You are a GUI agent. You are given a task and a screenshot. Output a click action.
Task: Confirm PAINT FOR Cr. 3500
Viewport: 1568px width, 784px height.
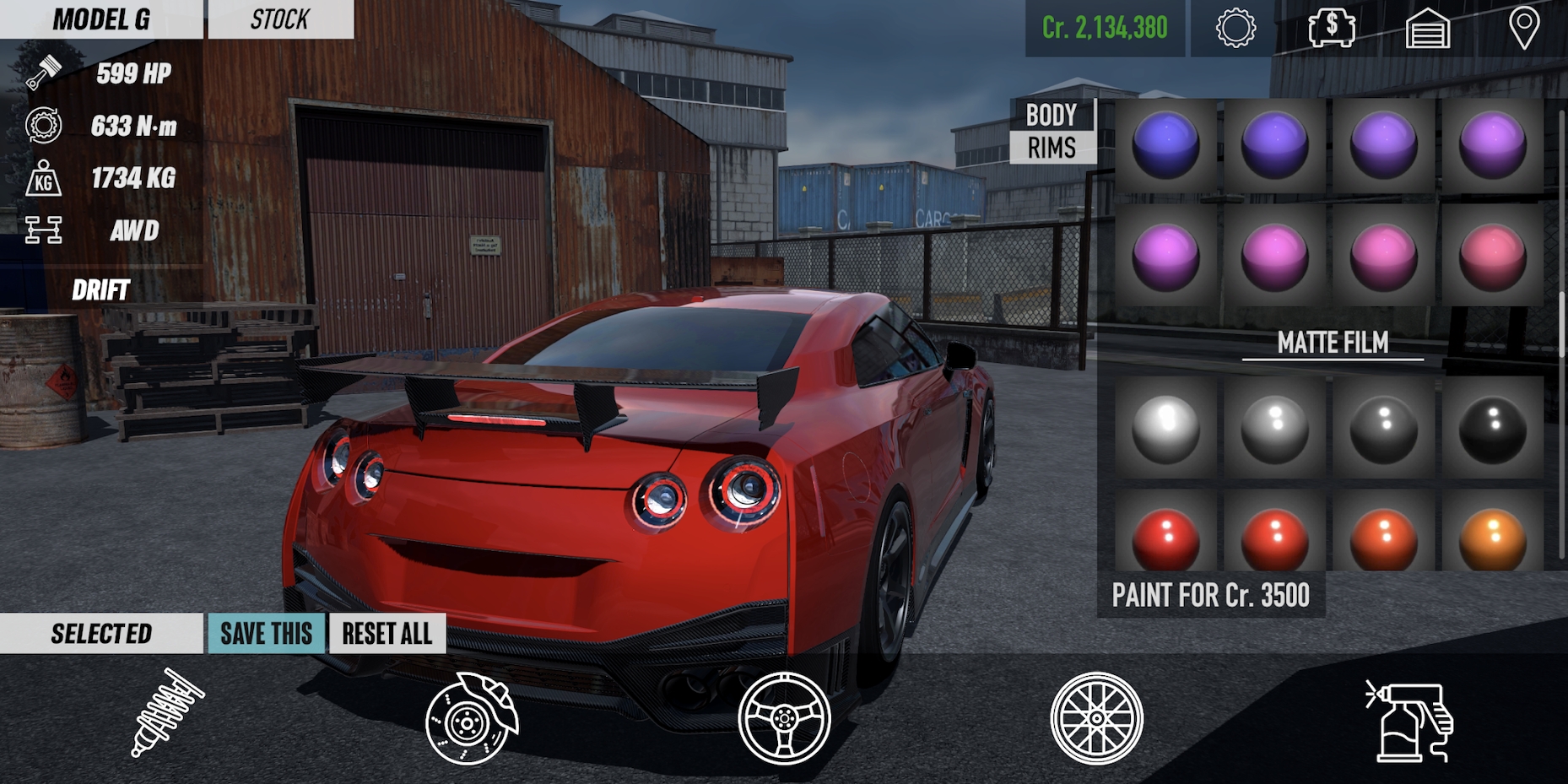[x=1211, y=597]
